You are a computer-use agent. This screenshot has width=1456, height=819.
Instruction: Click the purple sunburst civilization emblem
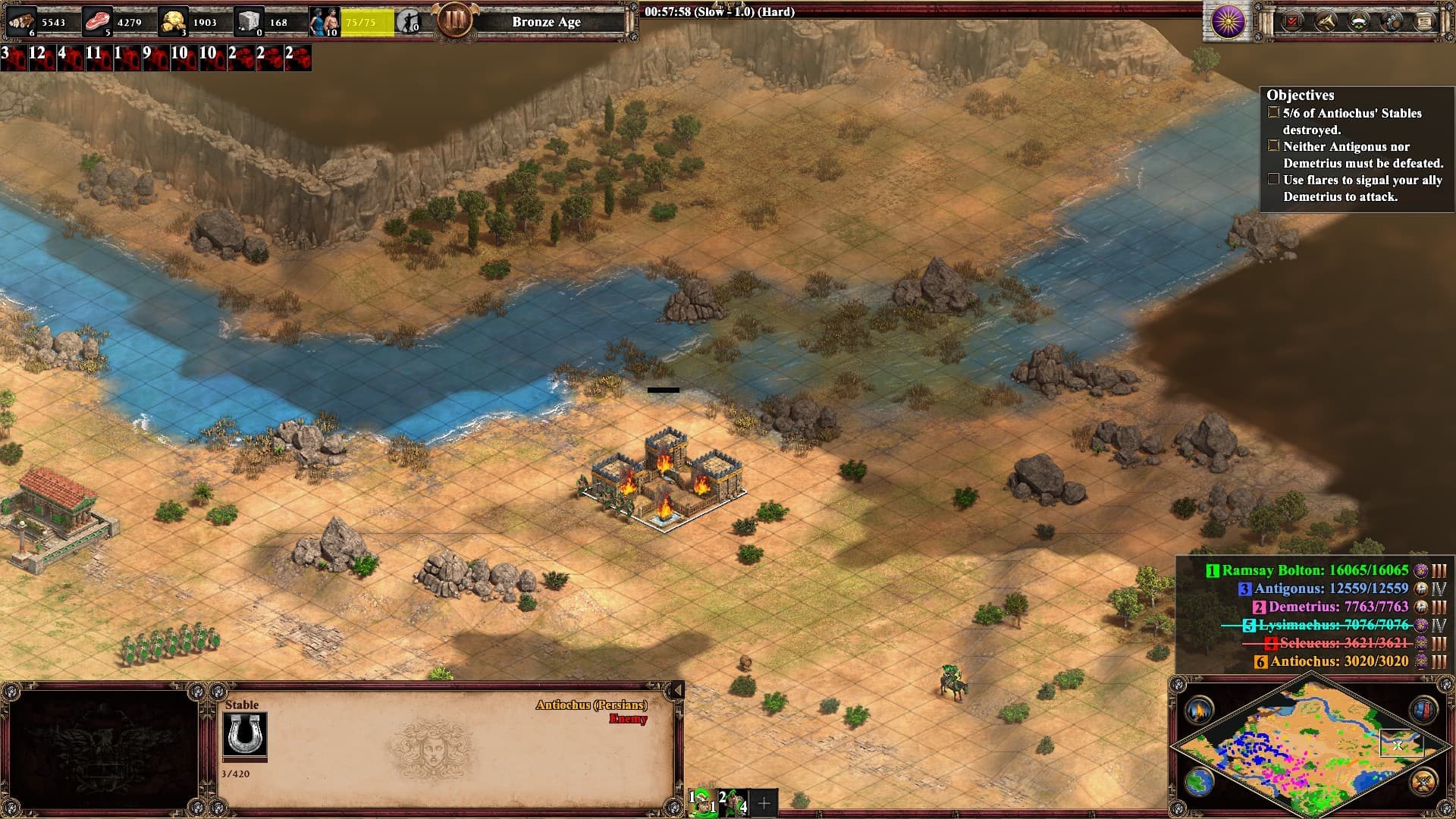tap(1228, 22)
